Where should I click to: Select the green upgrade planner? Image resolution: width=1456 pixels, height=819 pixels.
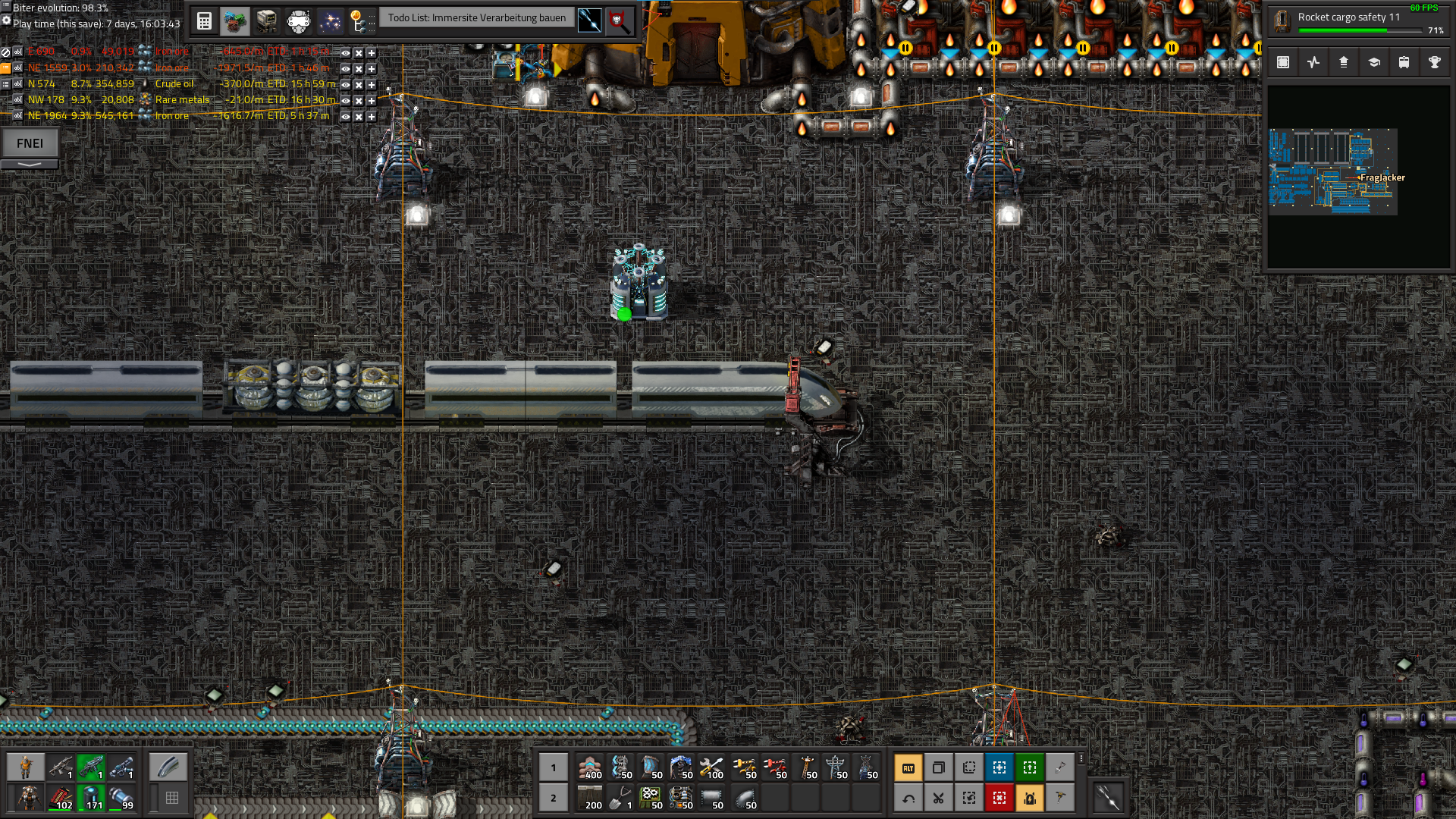[x=1029, y=768]
